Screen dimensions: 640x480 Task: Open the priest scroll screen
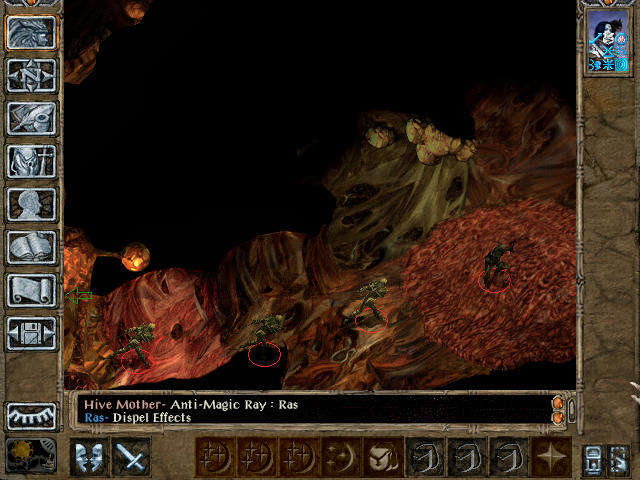(32, 290)
